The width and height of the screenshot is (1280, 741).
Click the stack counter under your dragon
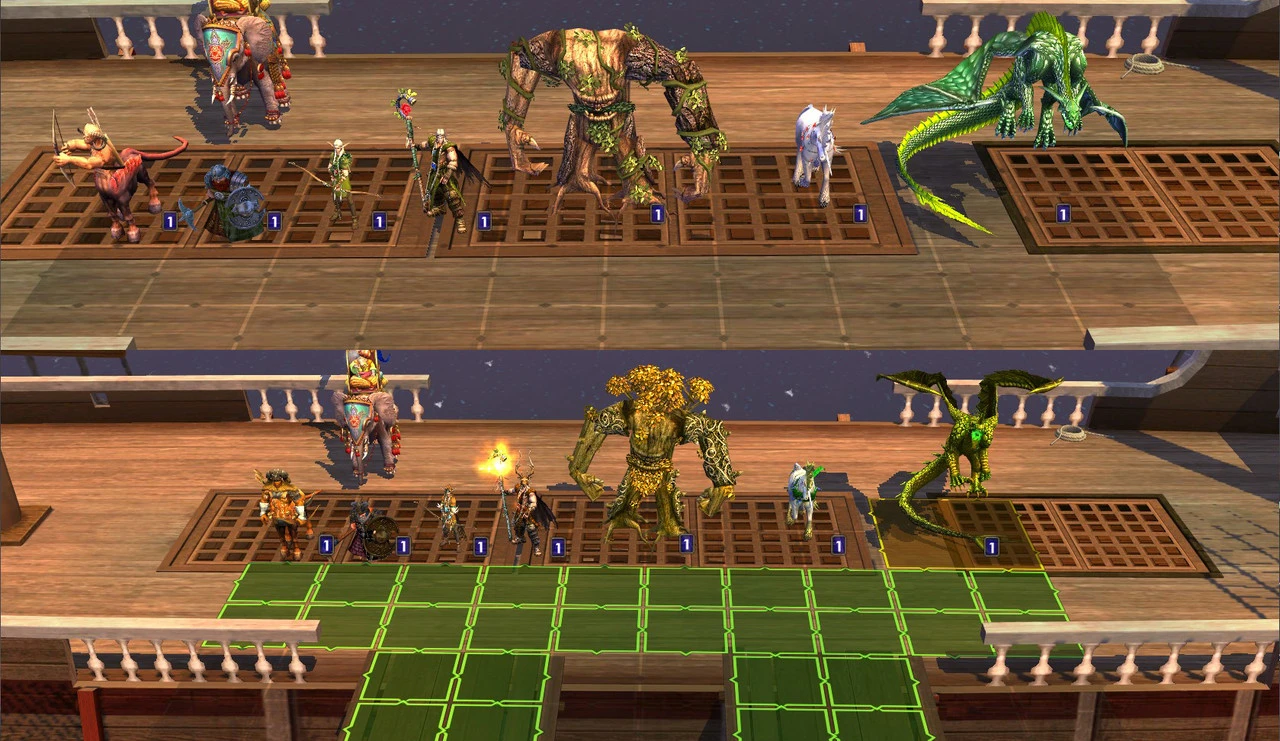tap(991, 546)
